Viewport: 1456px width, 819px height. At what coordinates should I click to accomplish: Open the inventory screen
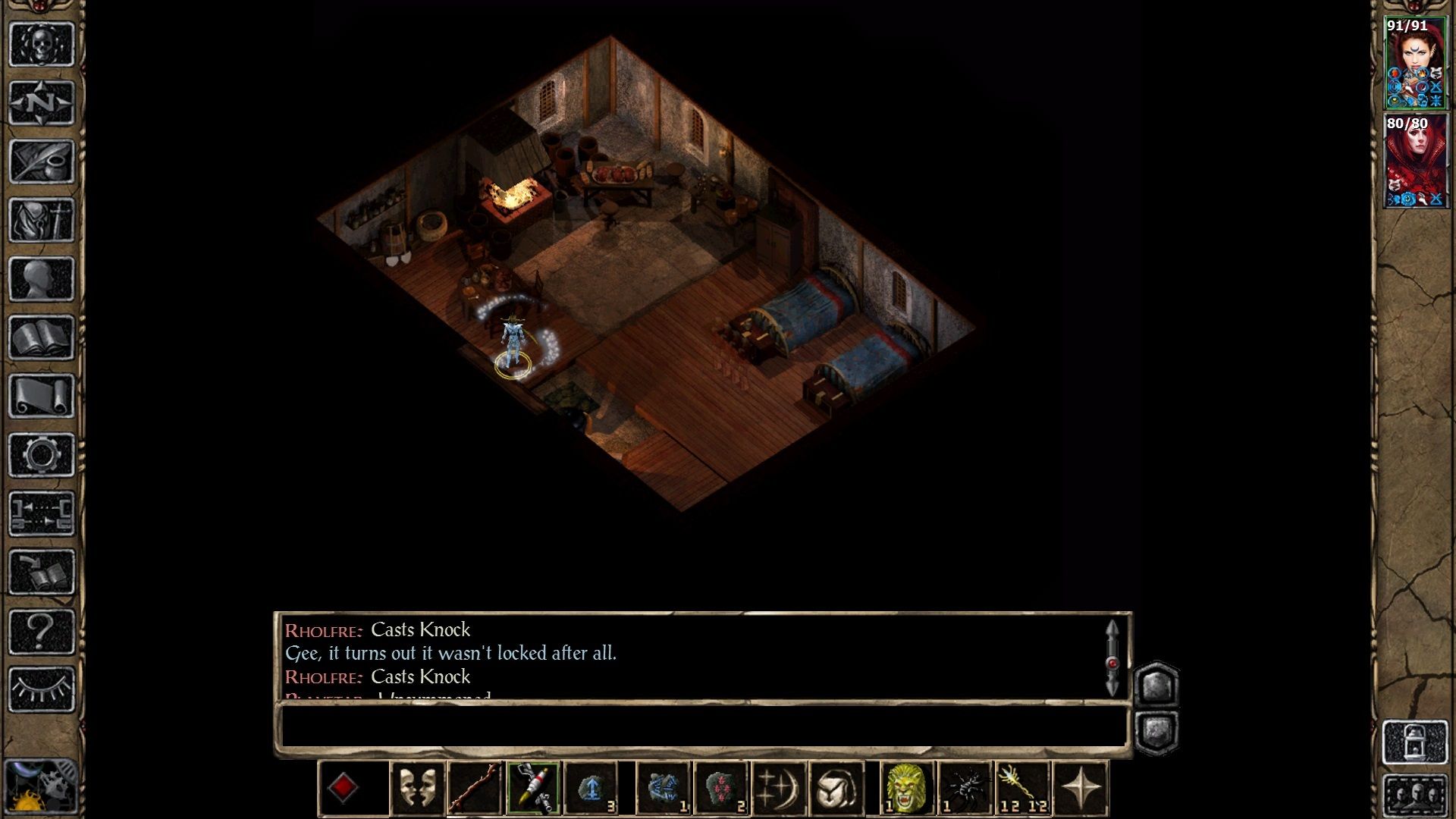point(41,220)
